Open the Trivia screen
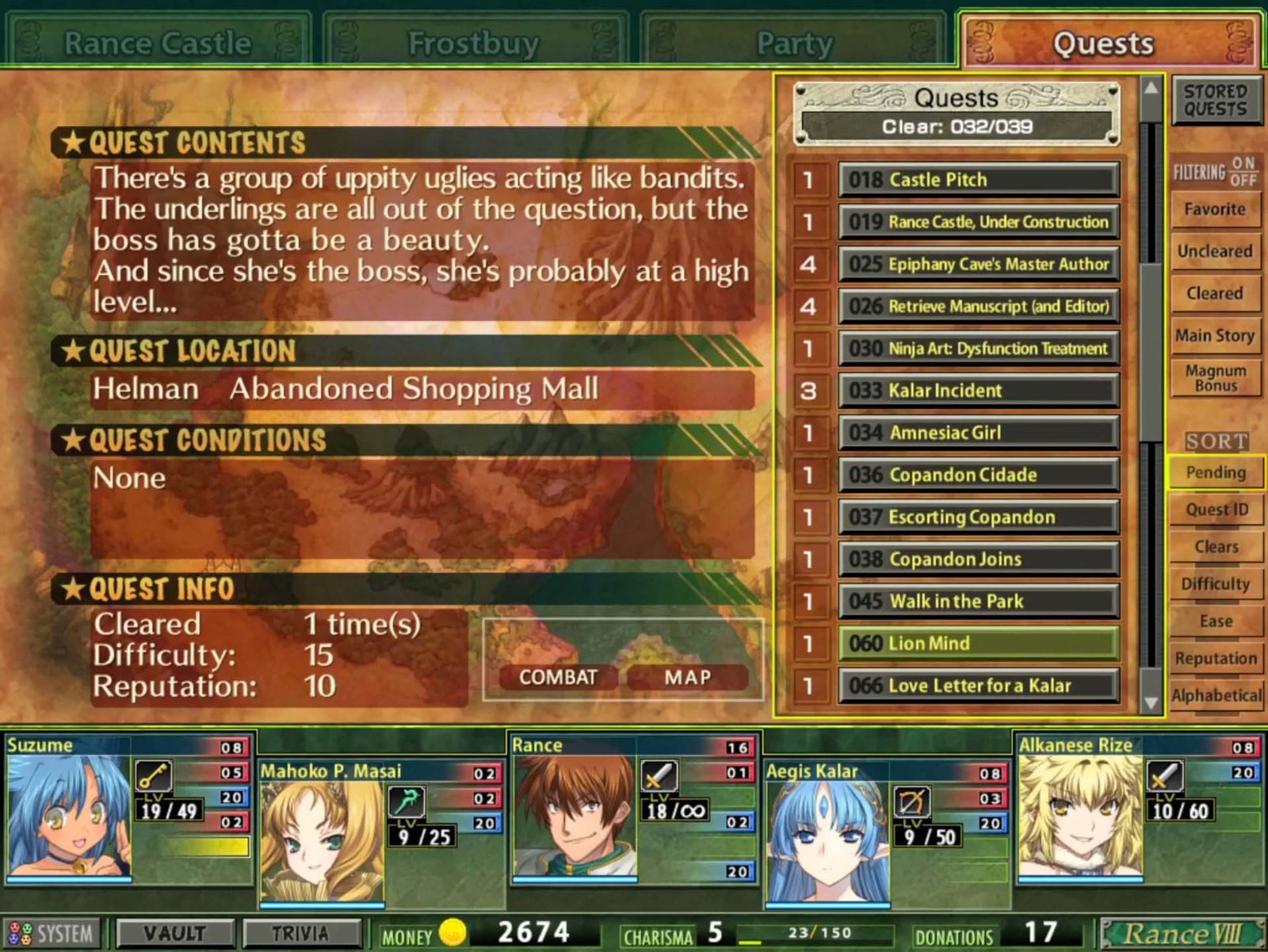 coord(300,934)
